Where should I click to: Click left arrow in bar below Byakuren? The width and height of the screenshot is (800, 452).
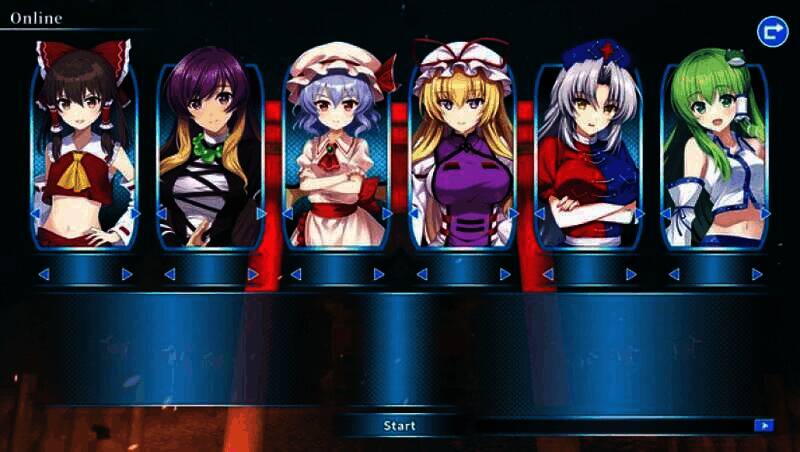tap(169, 274)
